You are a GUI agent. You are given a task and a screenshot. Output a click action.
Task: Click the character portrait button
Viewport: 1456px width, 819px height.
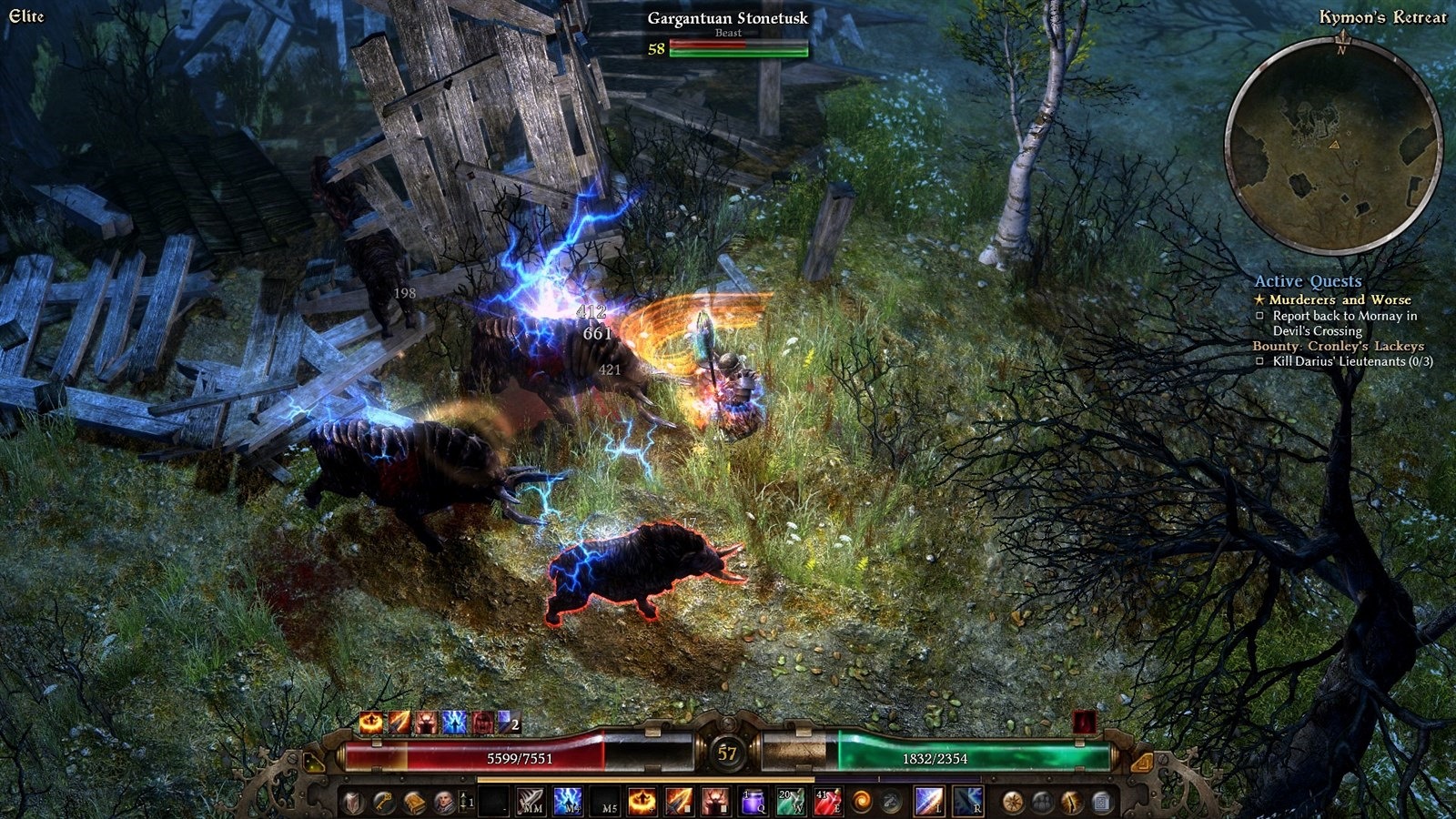pyautogui.click(x=444, y=802)
